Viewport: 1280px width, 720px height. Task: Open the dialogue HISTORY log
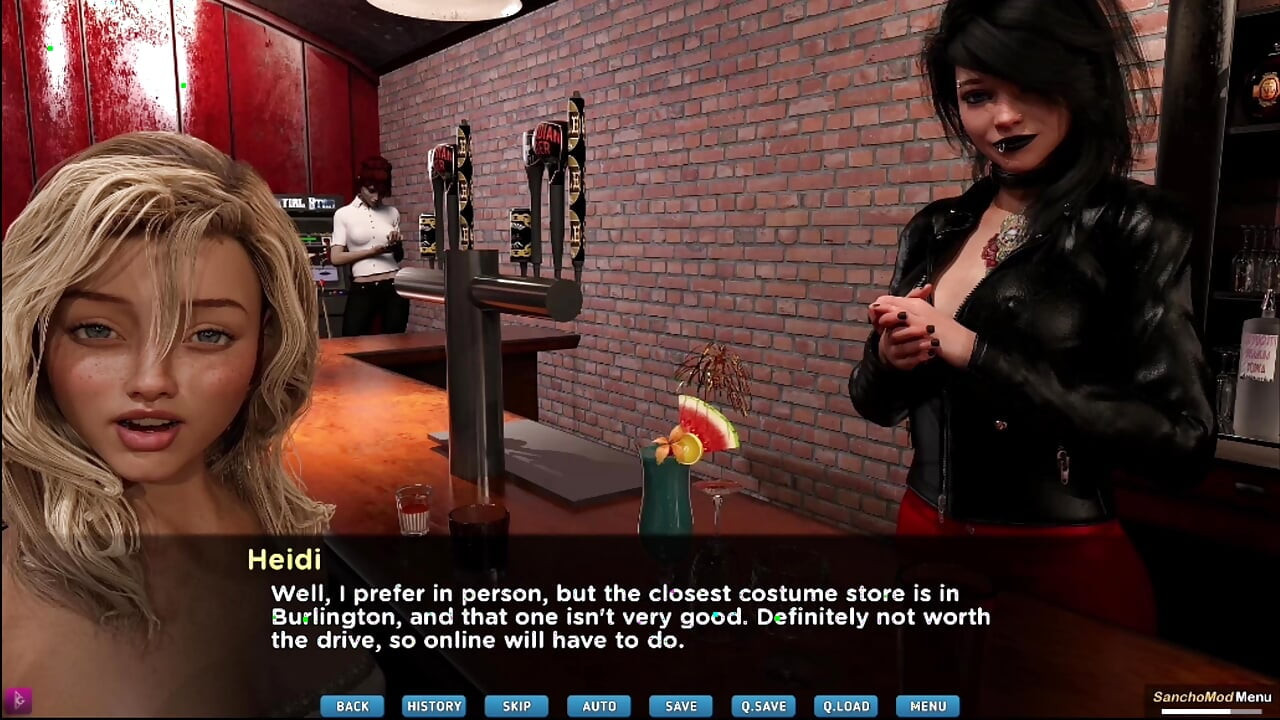point(434,706)
